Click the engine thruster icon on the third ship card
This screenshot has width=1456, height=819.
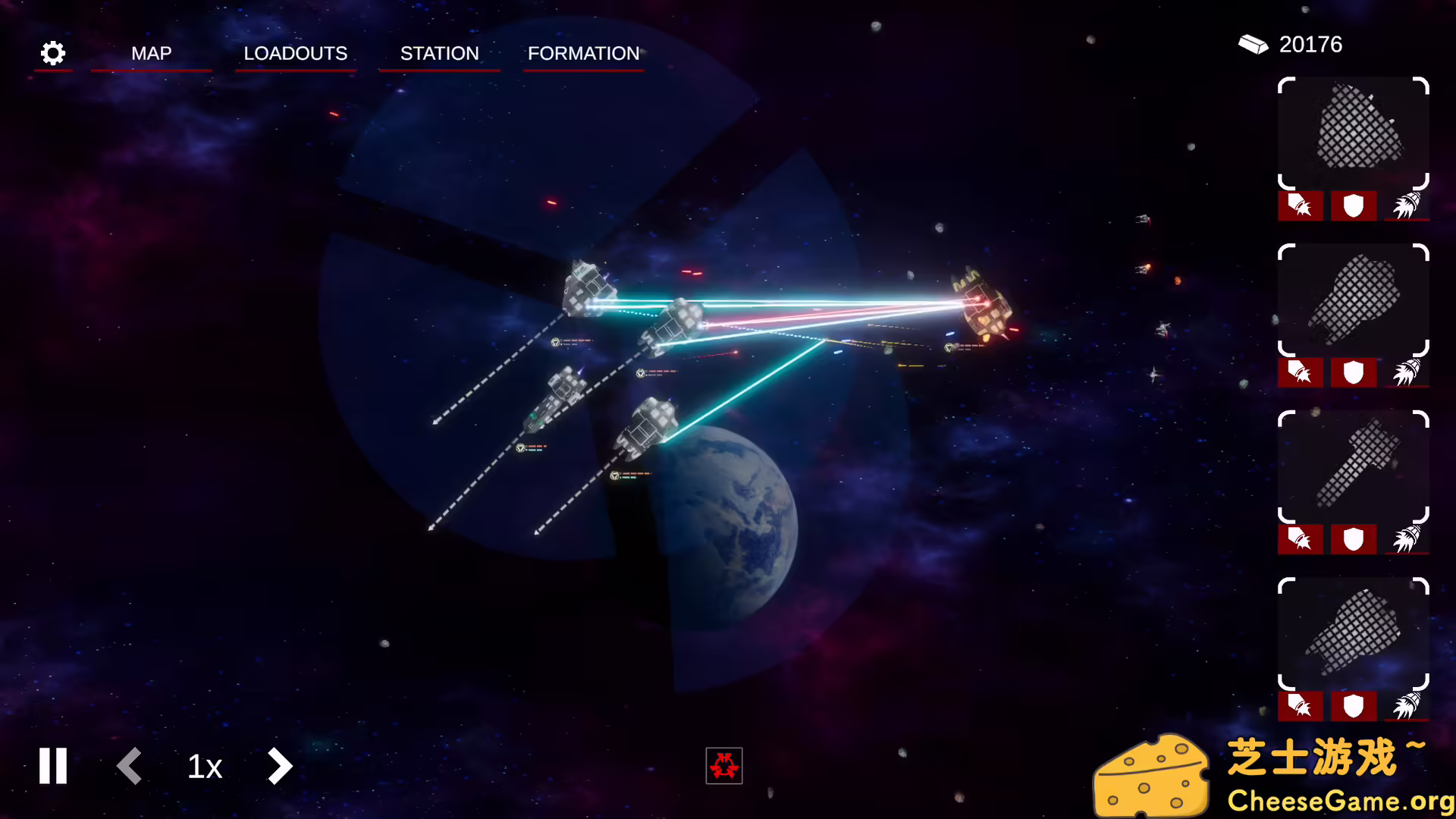1407,539
